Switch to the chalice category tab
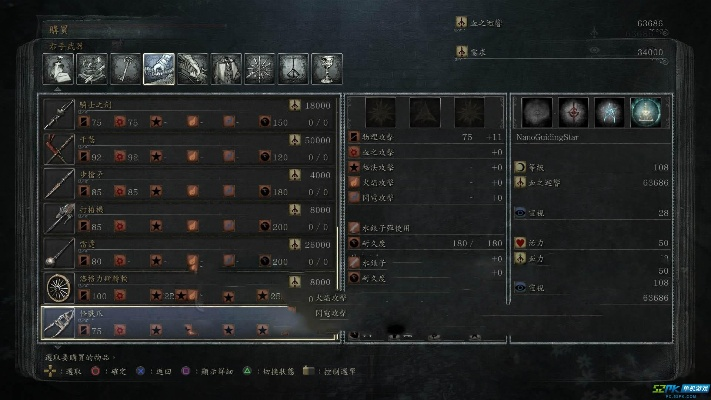 [x=326, y=69]
